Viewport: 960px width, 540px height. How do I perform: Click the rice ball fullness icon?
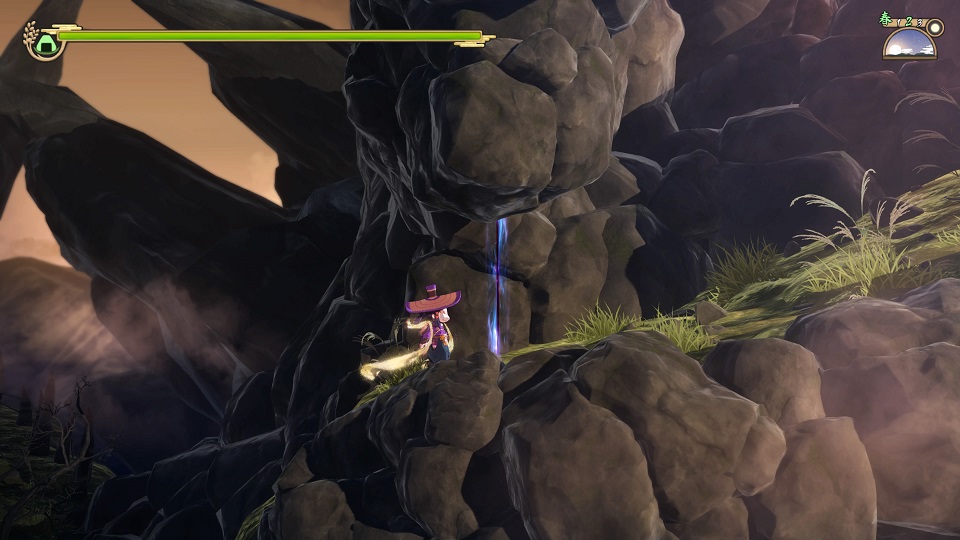tap(45, 42)
